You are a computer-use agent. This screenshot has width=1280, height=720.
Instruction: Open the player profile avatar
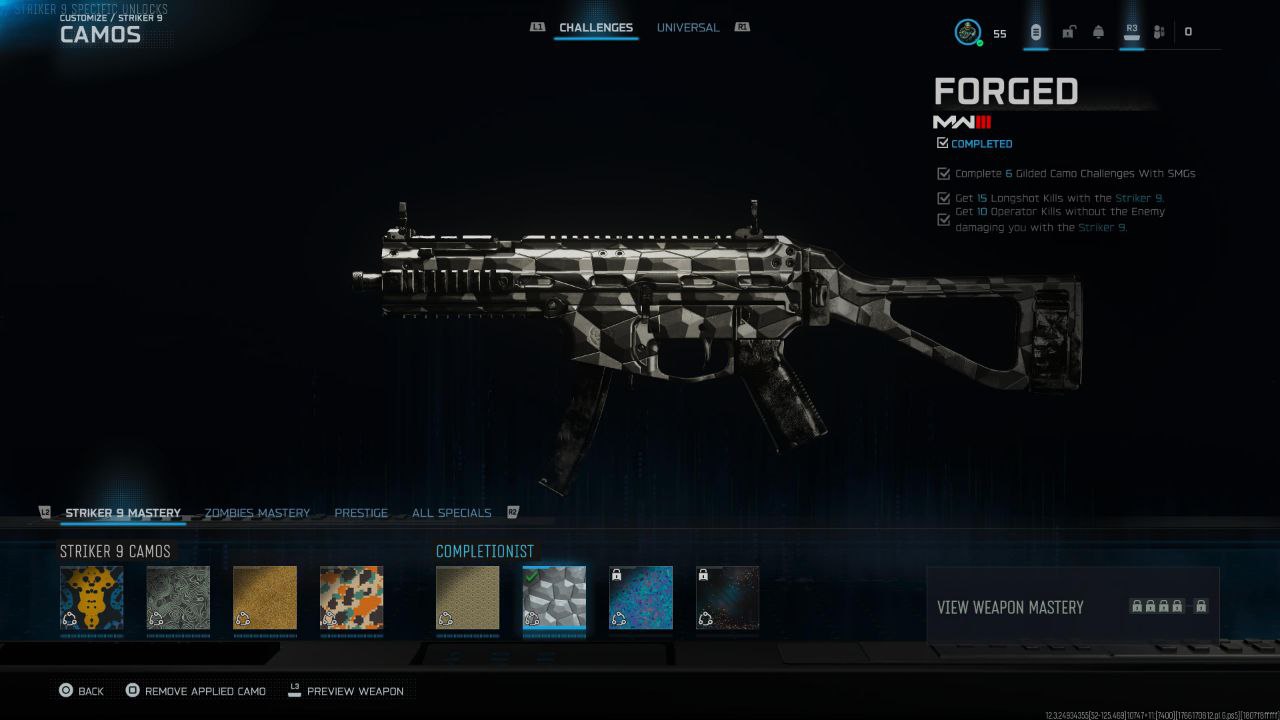(x=967, y=32)
